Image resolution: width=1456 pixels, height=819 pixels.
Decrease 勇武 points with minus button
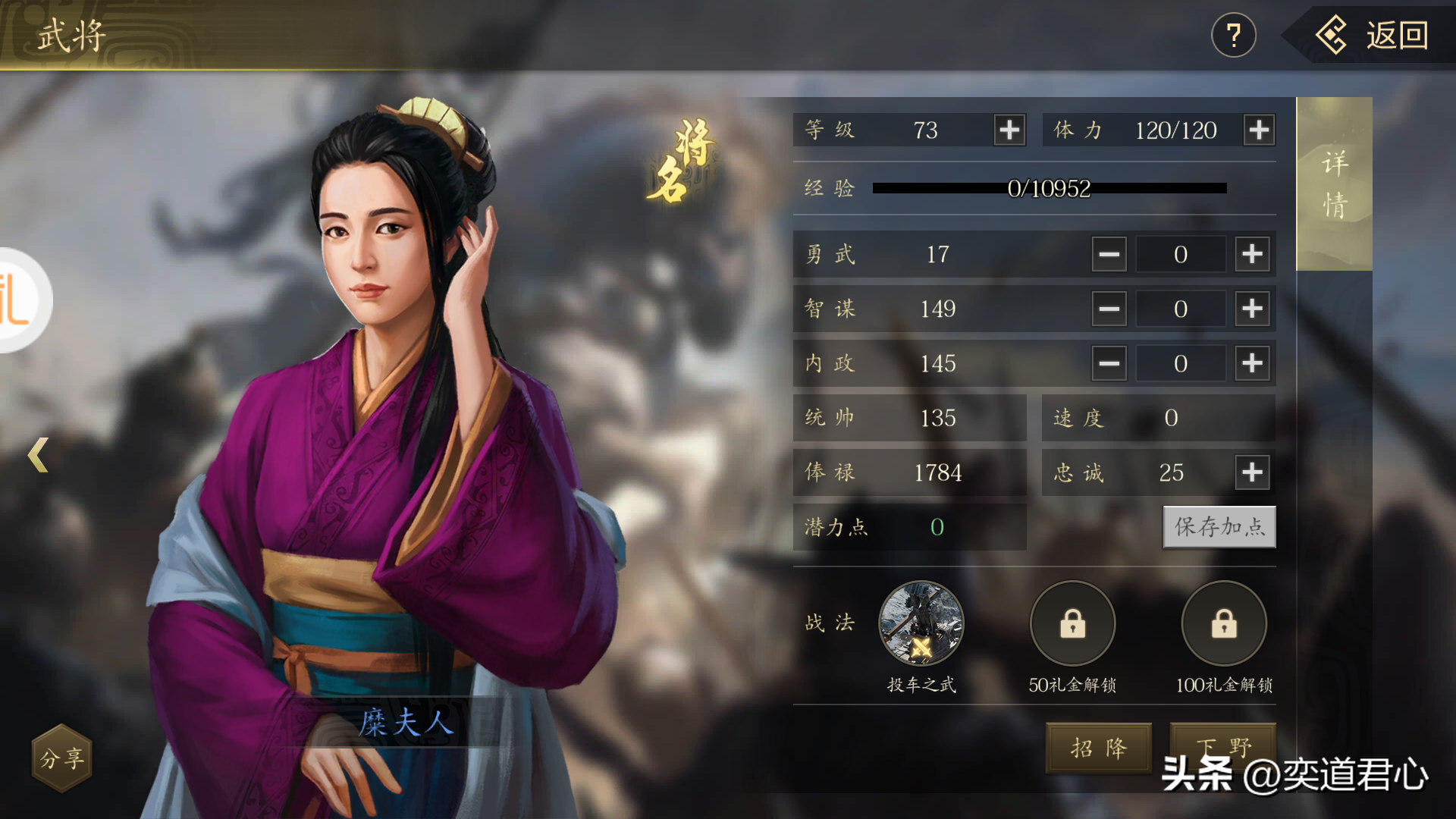(1109, 254)
